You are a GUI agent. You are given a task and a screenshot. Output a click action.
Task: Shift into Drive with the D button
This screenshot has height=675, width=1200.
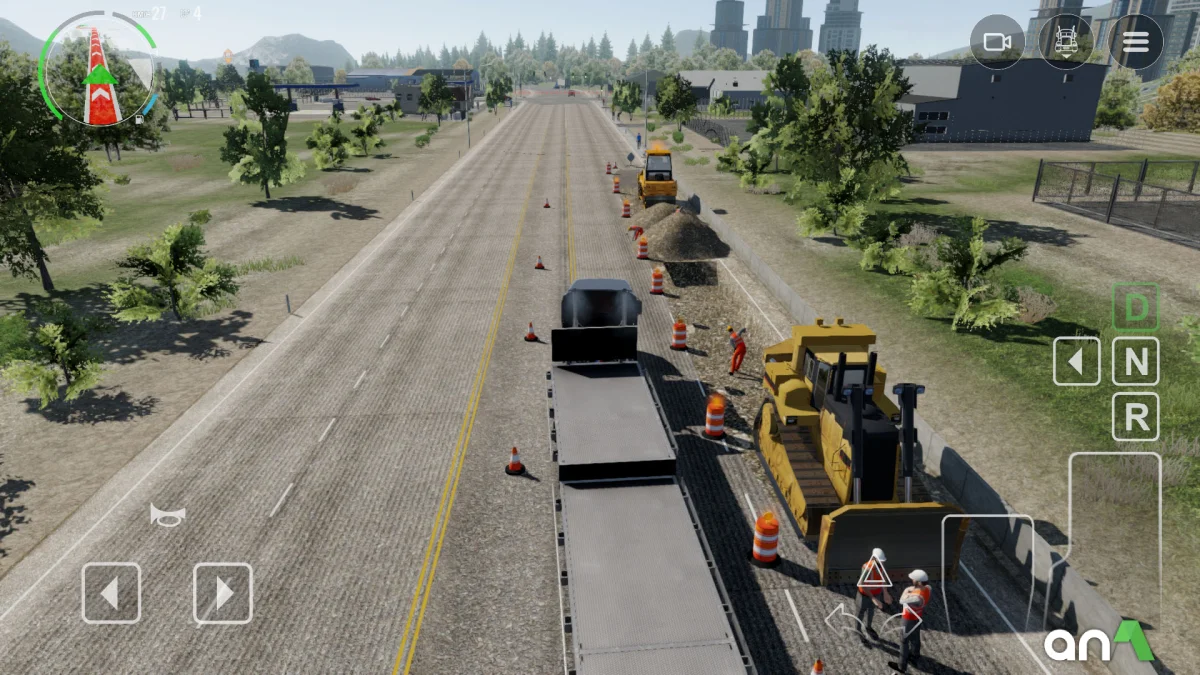coord(1136,308)
